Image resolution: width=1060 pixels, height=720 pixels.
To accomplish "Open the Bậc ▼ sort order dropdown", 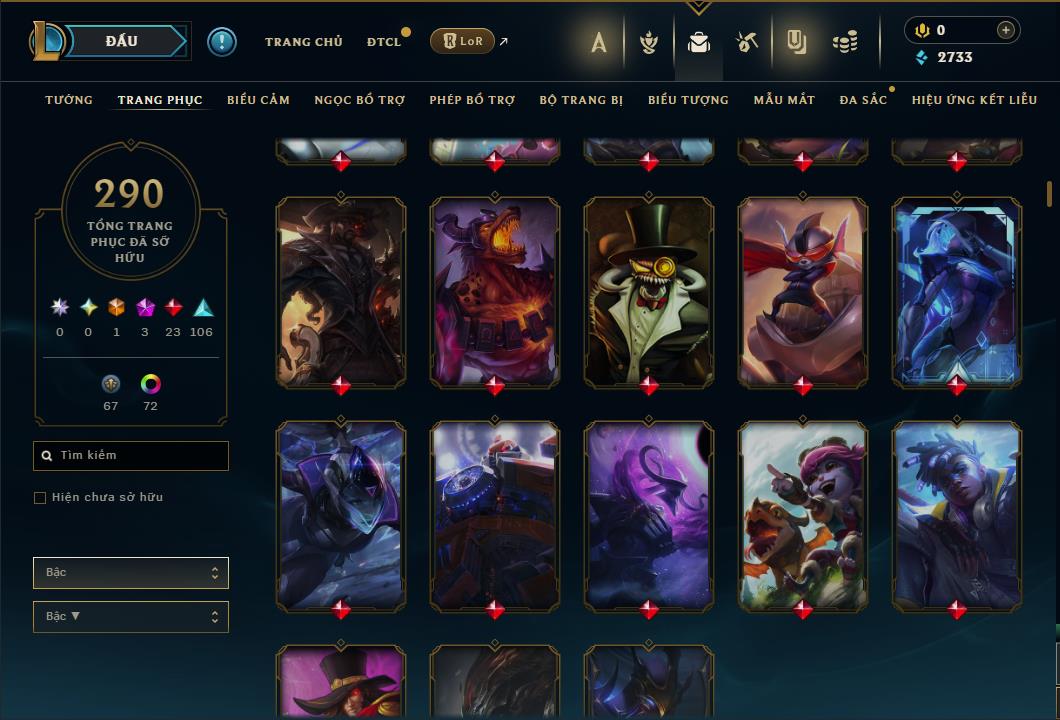I will 130,617.
